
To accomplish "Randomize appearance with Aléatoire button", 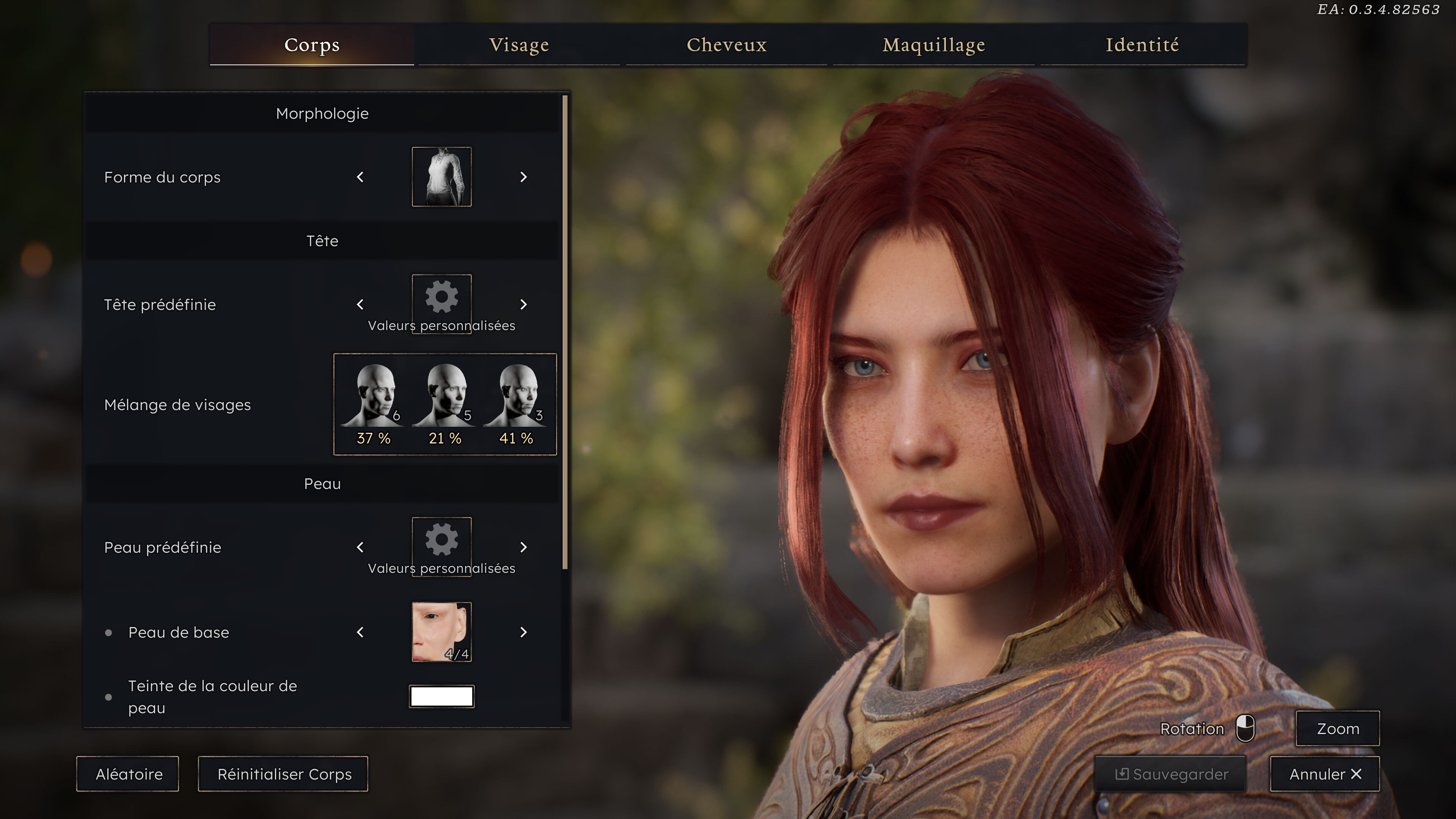I will [128, 774].
